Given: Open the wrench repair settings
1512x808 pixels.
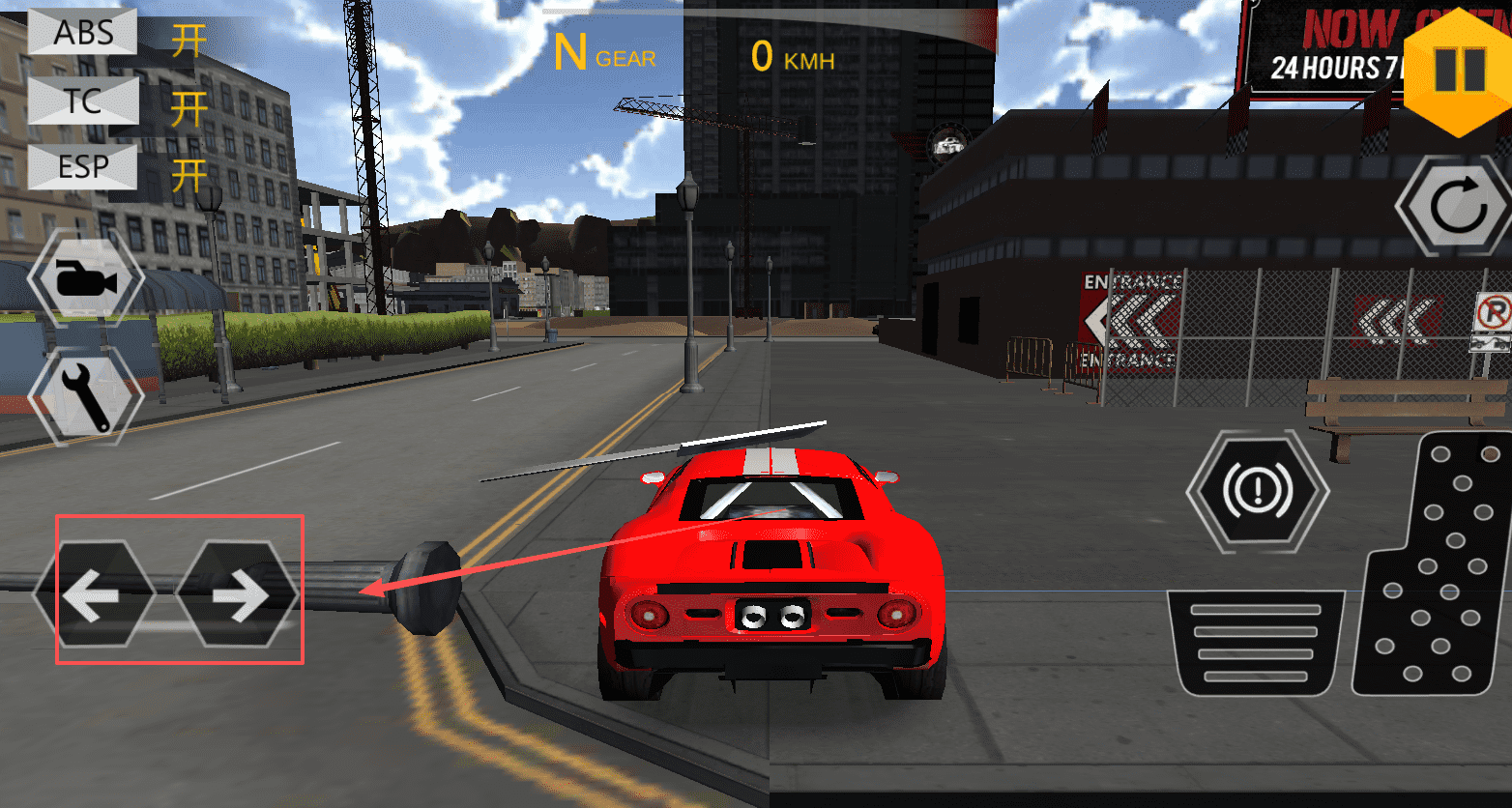Looking at the screenshot, I should tap(86, 396).
